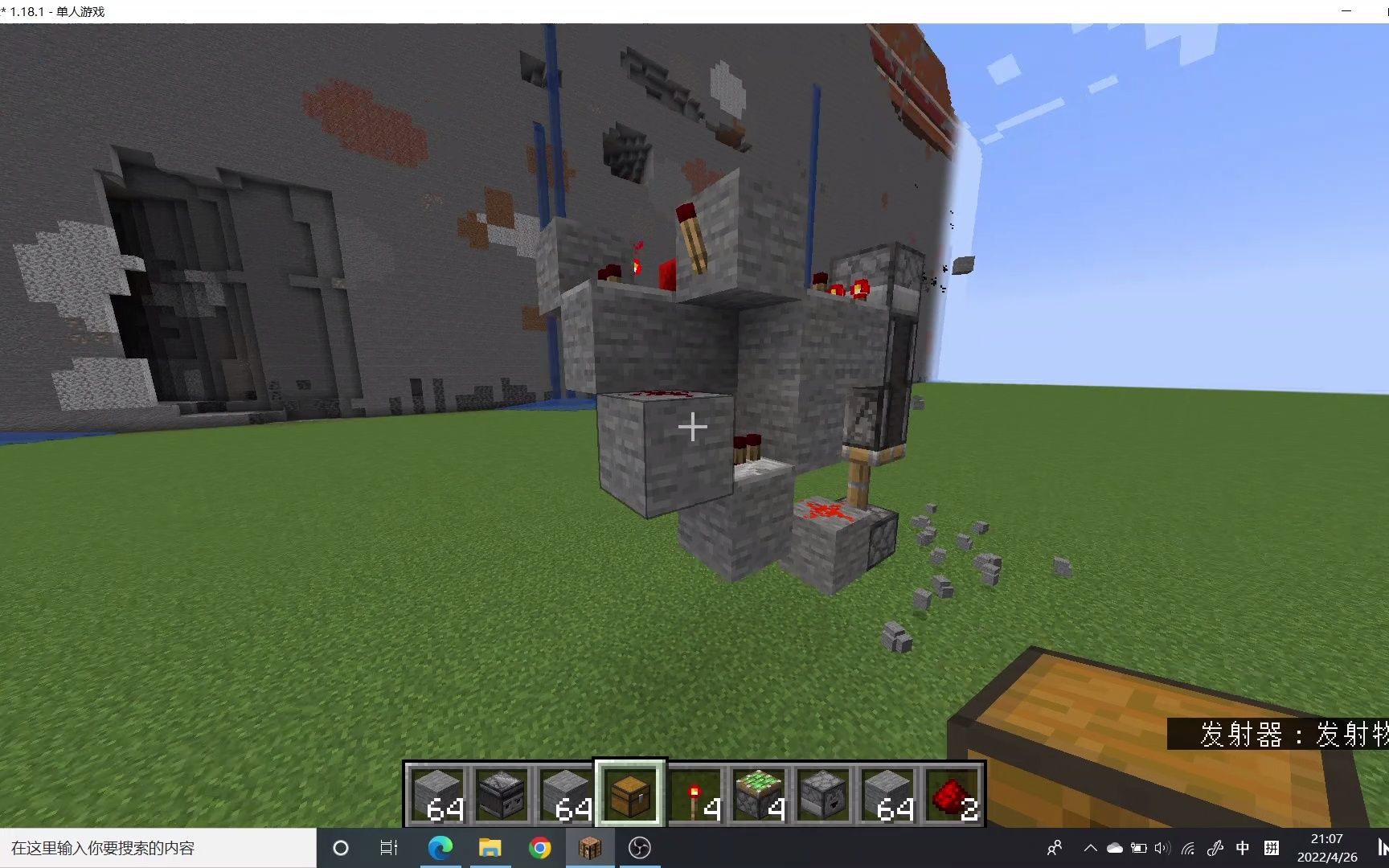The image size is (1389, 868).
Task: Open OBS Studio from the taskbar
Action: coord(640,847)
